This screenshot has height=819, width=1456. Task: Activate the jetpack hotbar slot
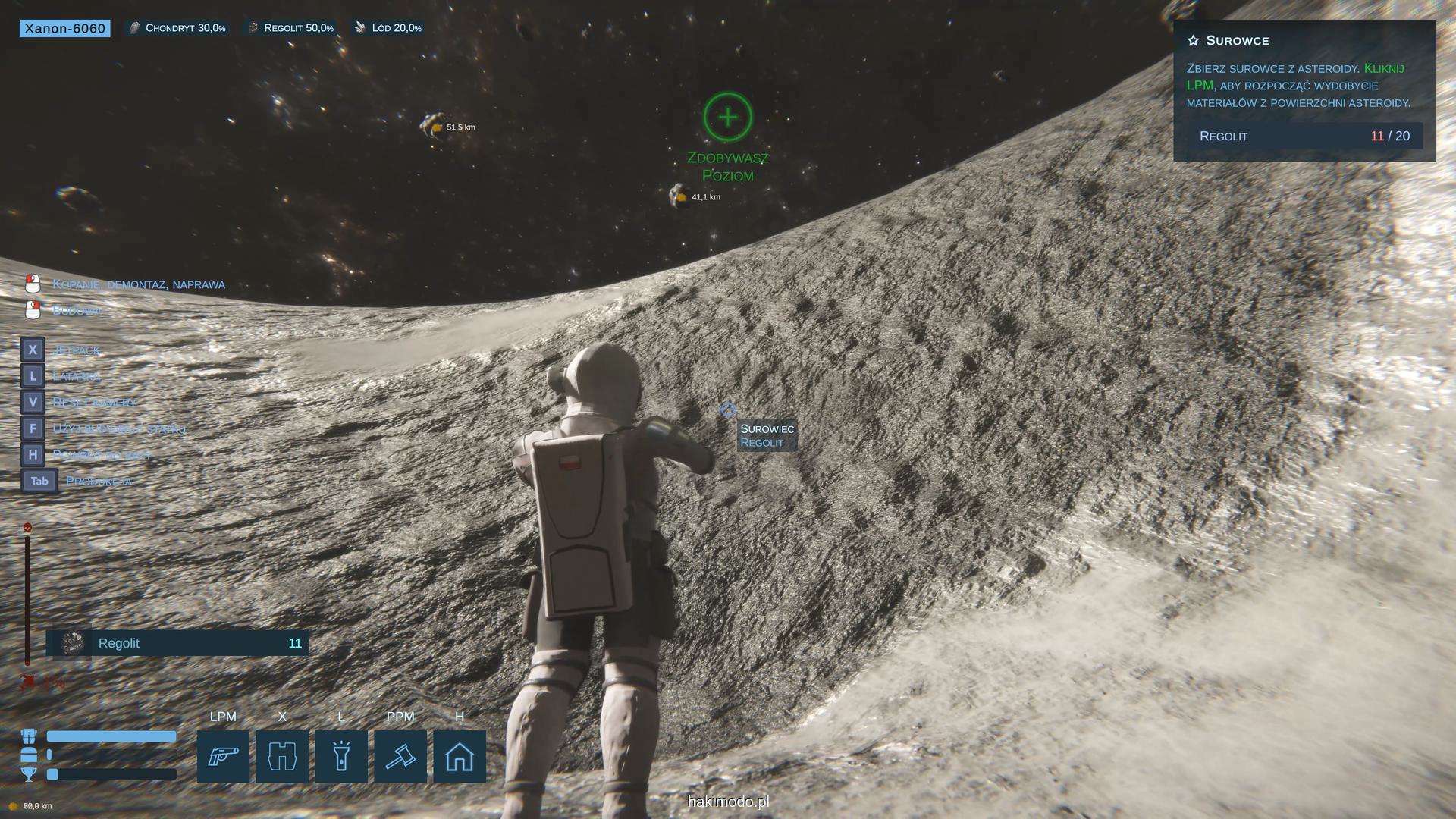tap(282, 756)
